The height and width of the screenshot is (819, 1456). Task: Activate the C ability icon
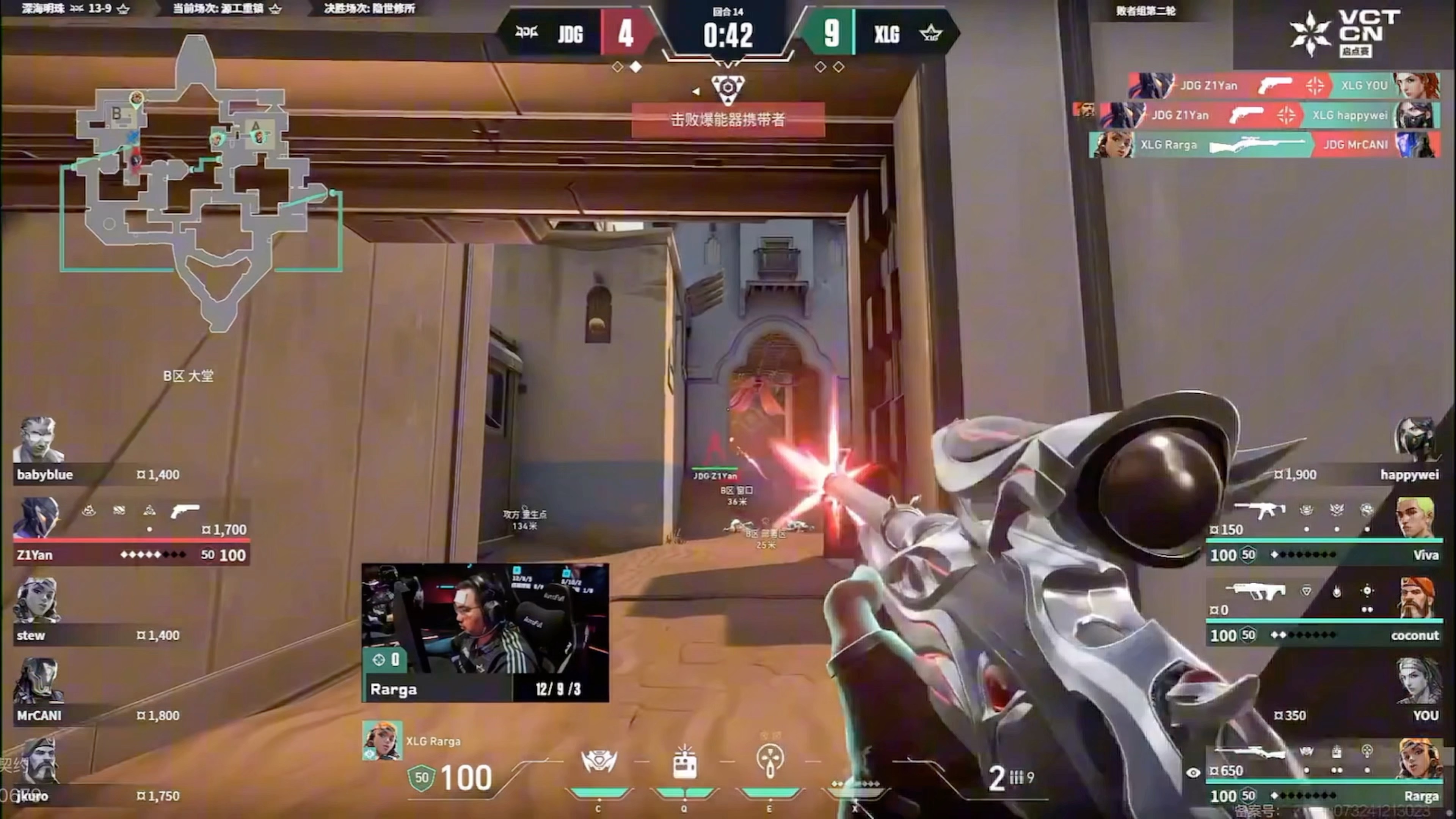pyautogui.click(x=599, y=763)
